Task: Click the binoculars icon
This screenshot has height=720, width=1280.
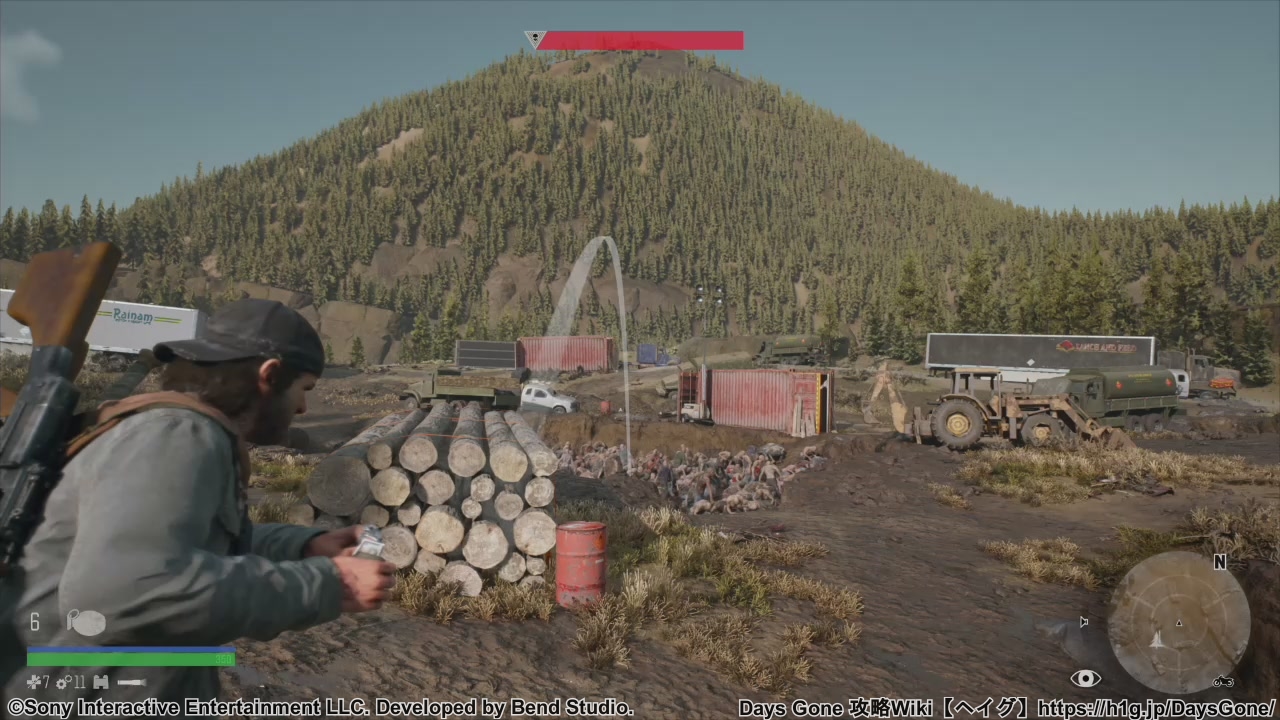Action: point(100,682)
